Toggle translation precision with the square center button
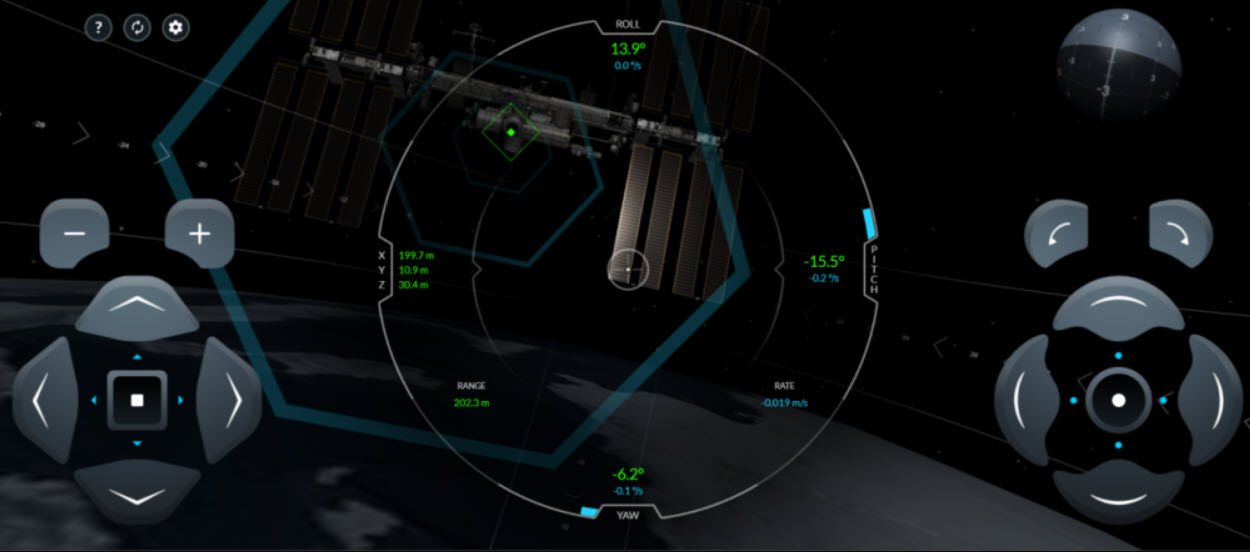Image resolution: width=1250 pixels, height=552 pixels. pos(137,400)
